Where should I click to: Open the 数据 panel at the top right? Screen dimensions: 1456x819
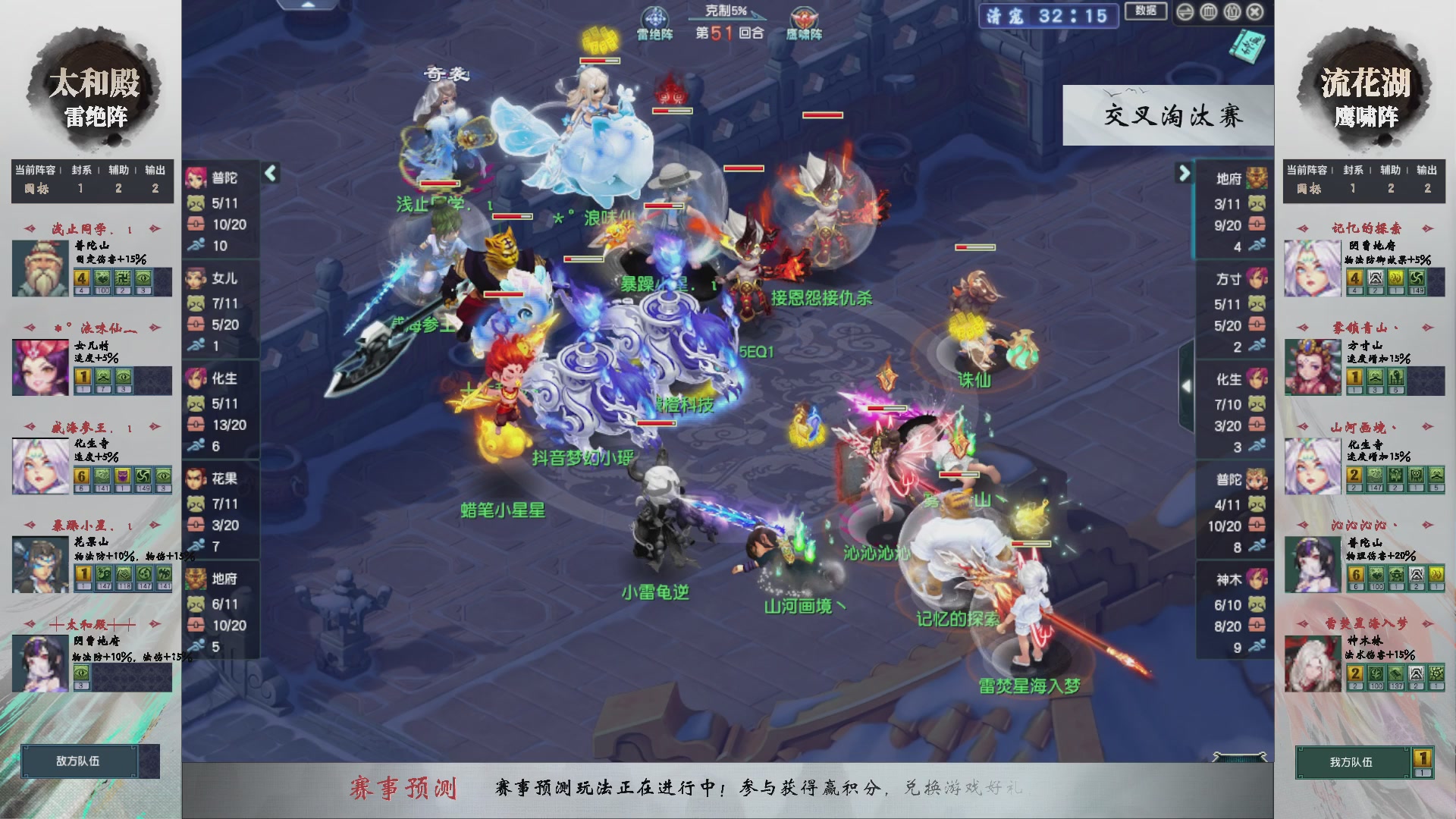[1146, 11]
